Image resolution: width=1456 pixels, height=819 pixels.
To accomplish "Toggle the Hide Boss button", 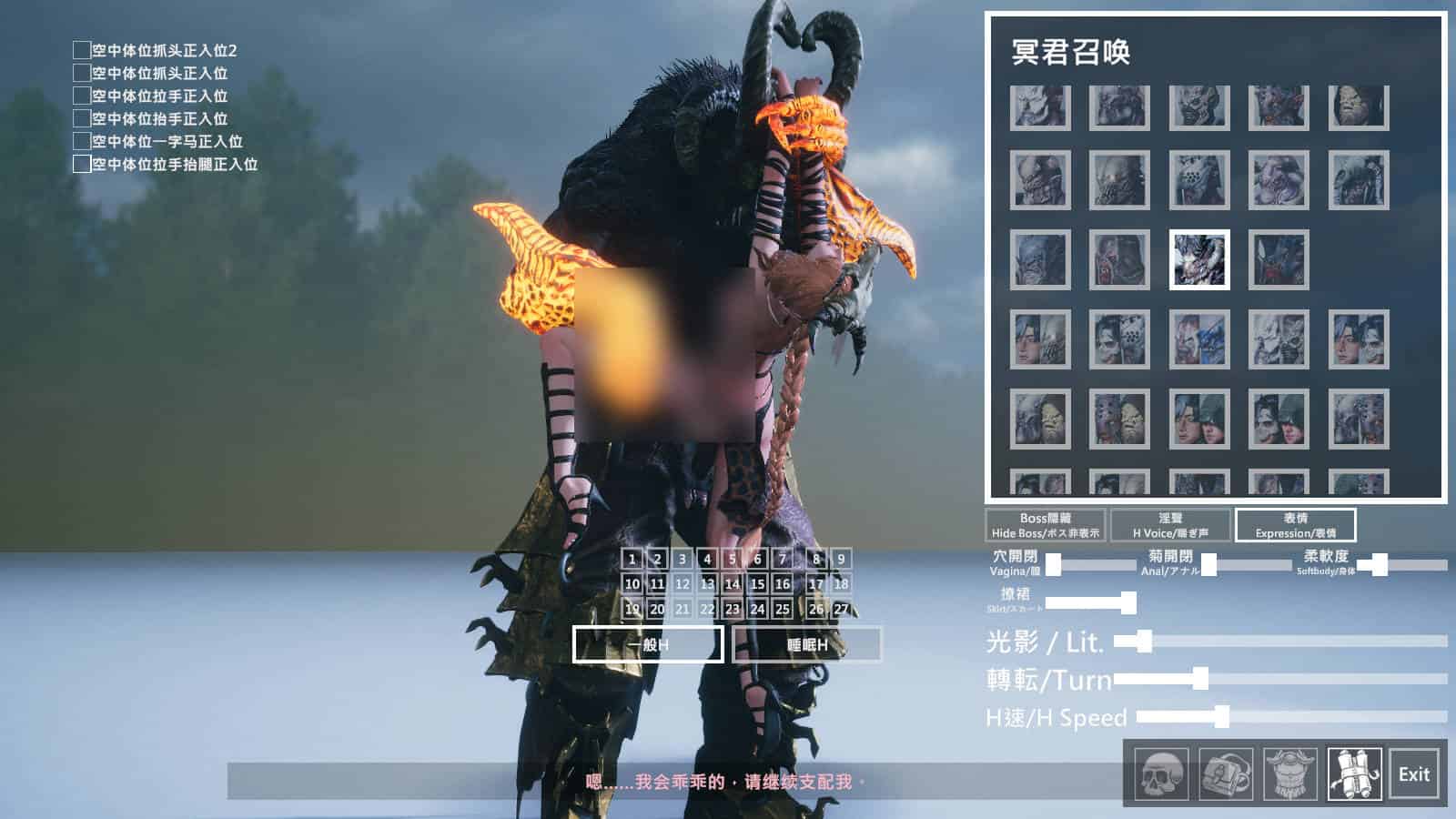I will [x=1046, y=525].
